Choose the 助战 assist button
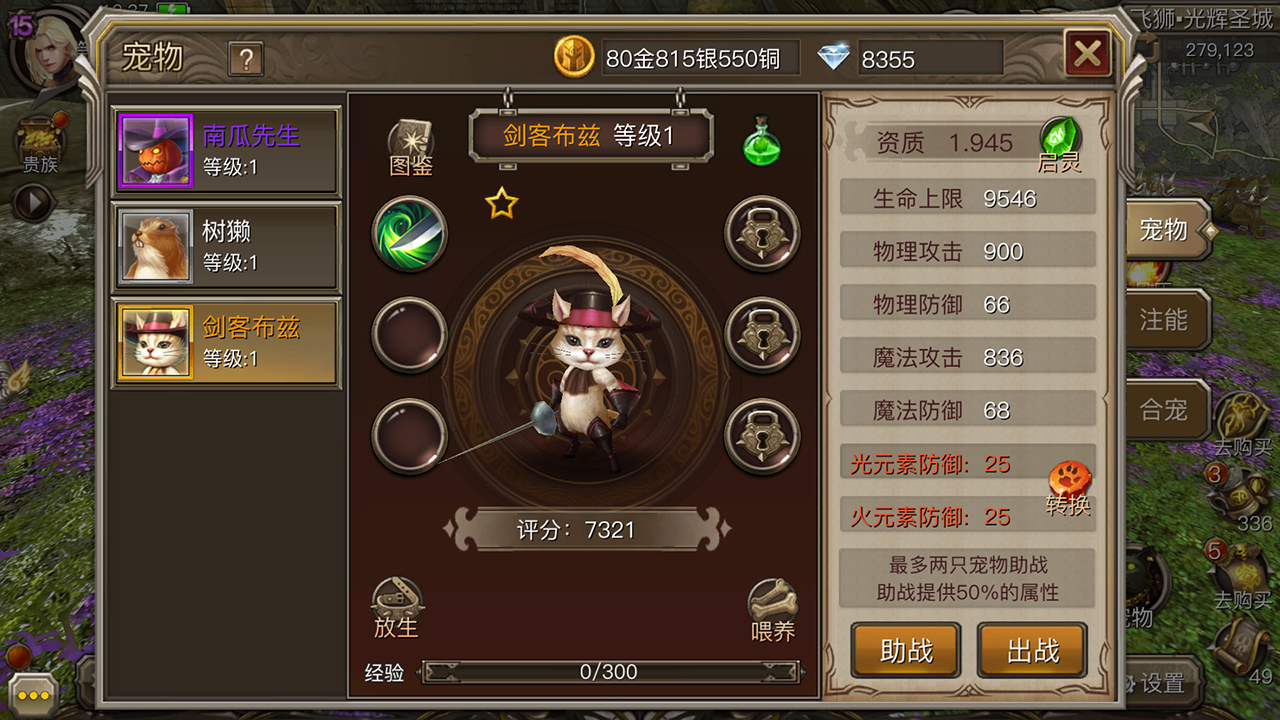1280x720 pixels. click(x=906, y=651)
